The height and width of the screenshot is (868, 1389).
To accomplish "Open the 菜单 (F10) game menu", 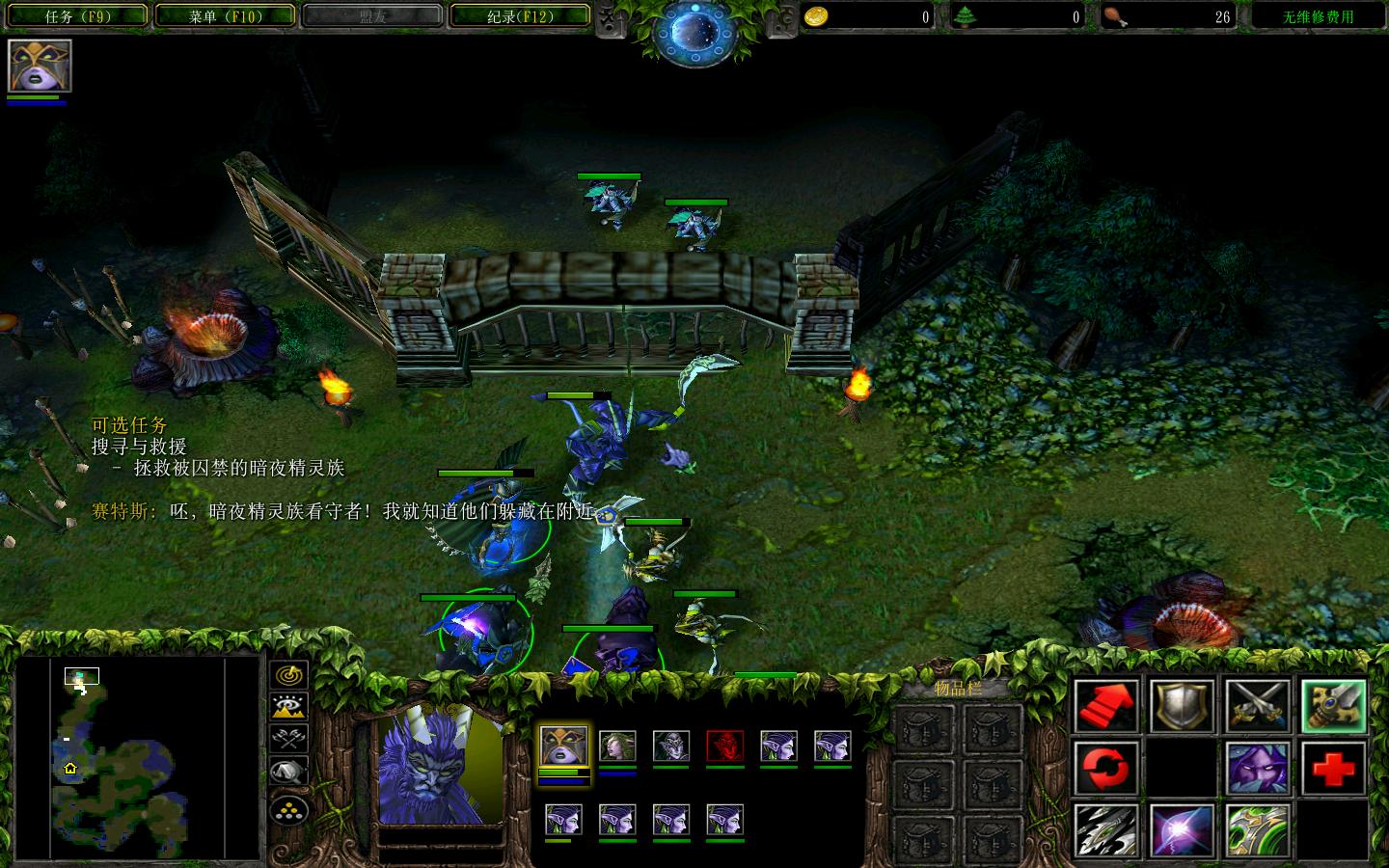I will click(x=226, y=15).
